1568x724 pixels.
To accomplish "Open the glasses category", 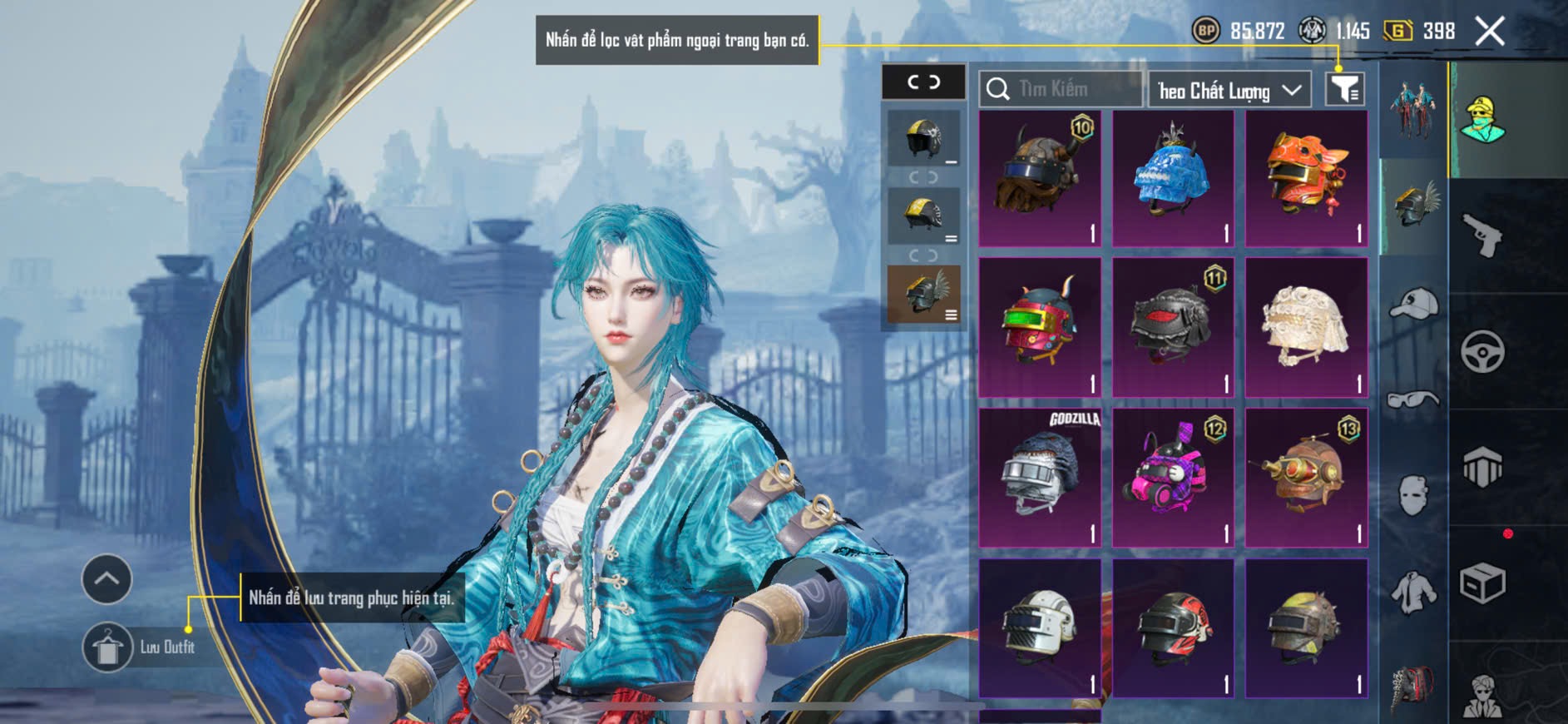I will 1413,400.
